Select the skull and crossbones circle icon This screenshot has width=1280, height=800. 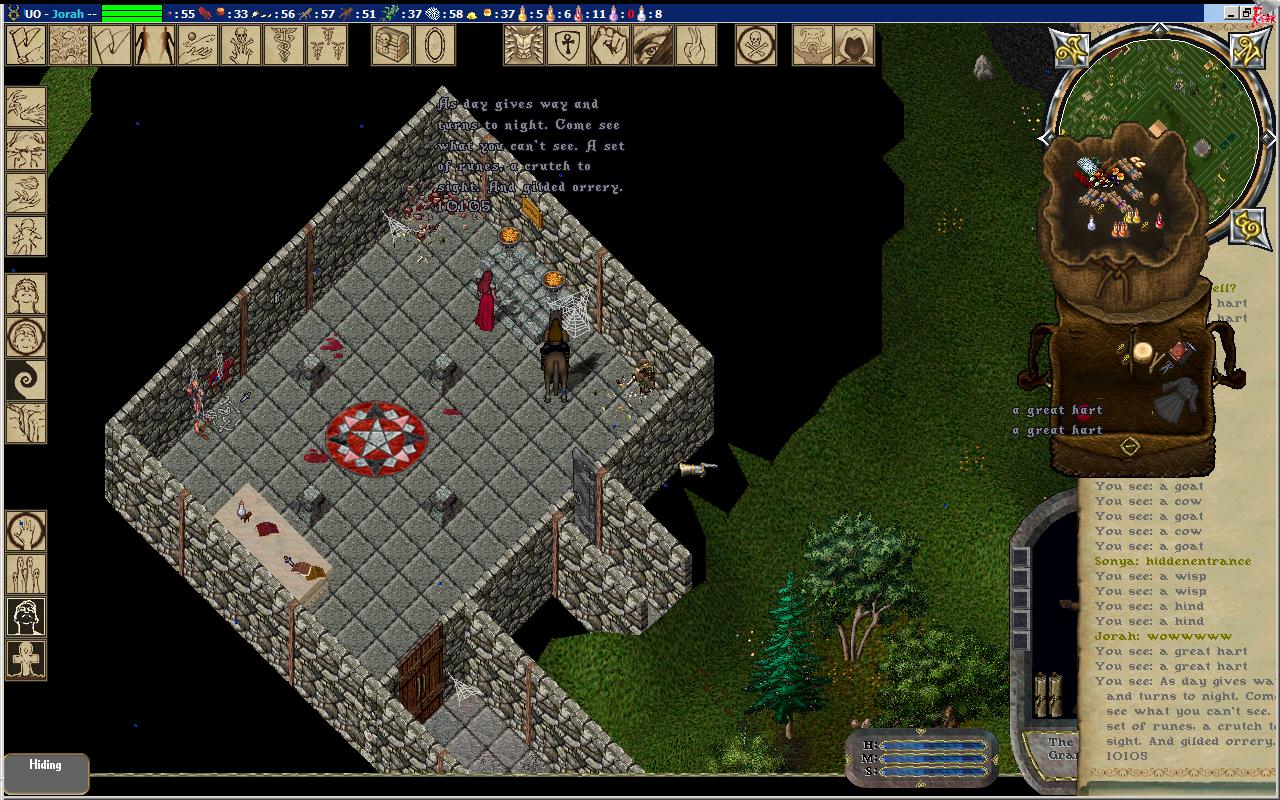(x=756, y=46)
